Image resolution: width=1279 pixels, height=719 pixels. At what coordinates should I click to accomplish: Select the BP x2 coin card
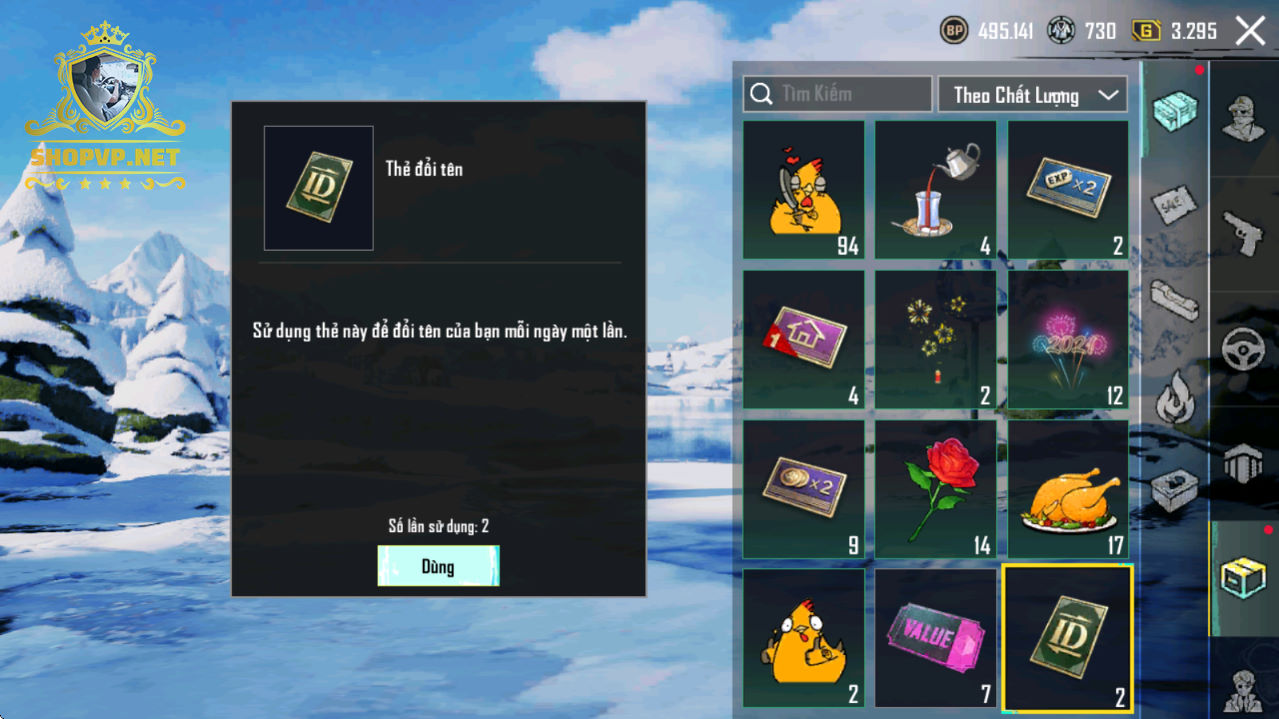pos(804,488)
